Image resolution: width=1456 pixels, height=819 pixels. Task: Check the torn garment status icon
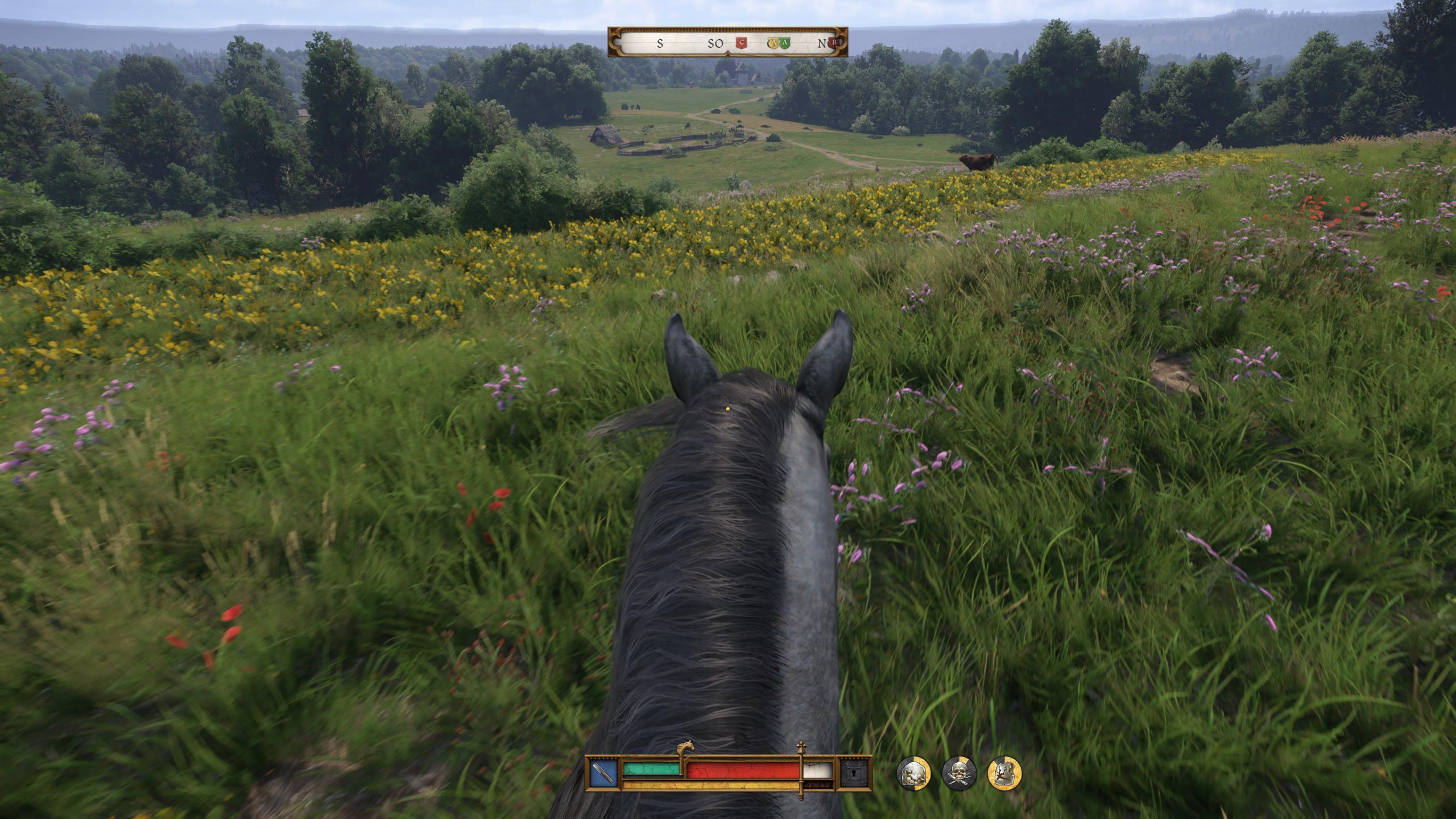click(x=1004, y=773)
